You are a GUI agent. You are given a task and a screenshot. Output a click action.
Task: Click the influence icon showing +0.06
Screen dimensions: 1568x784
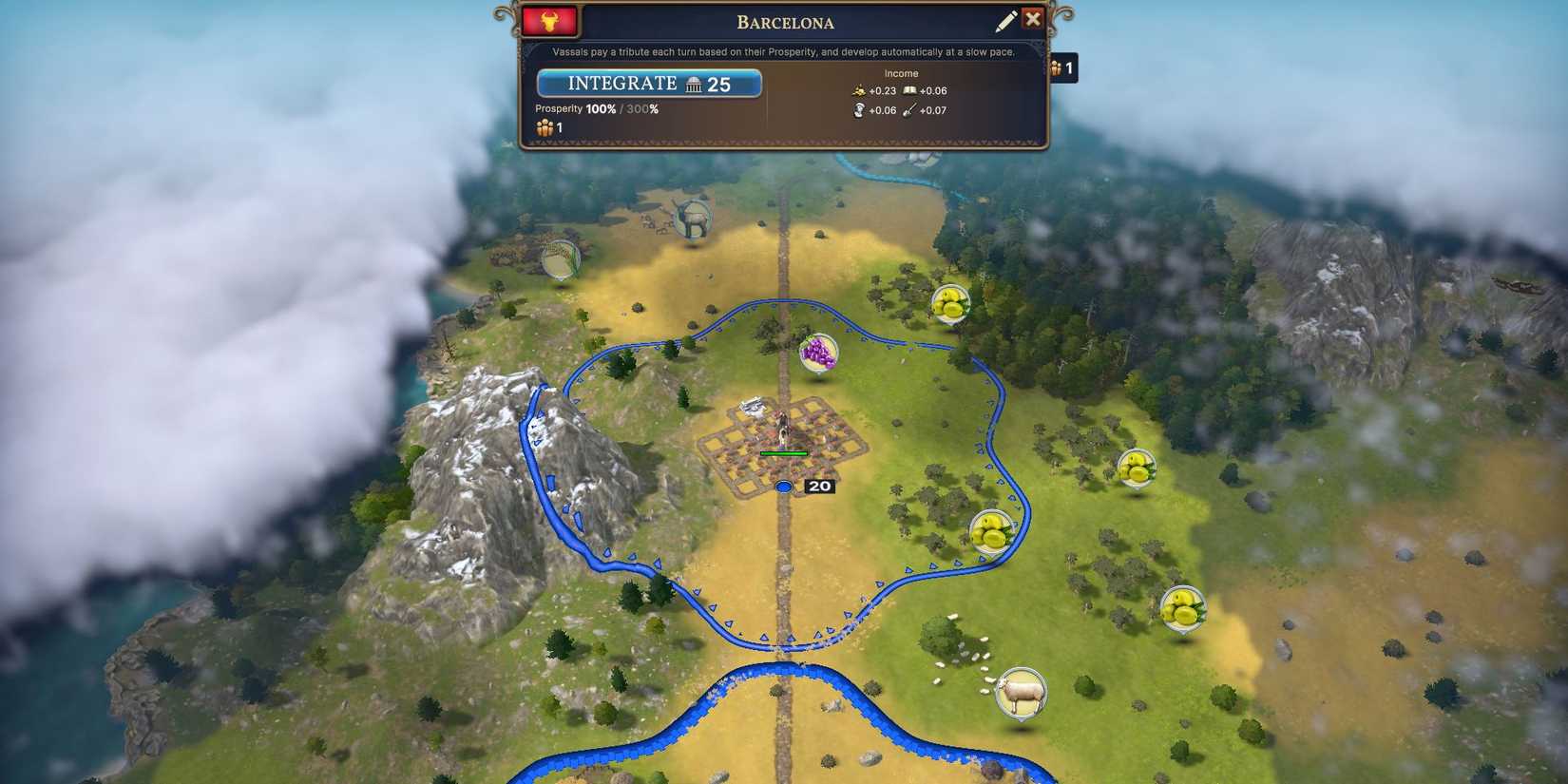pos(859,110)
